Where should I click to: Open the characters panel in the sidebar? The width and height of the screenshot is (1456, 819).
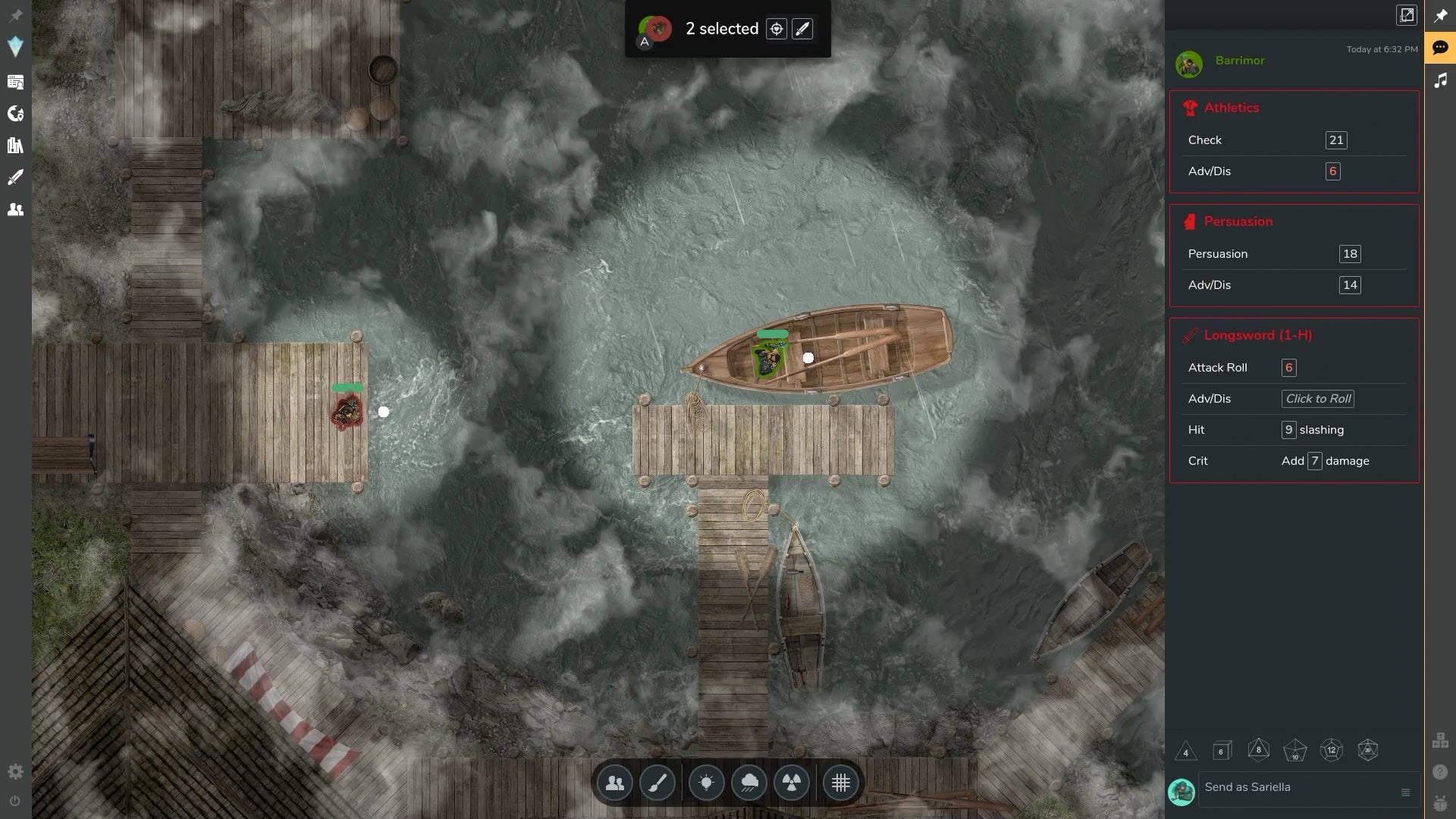16,210
